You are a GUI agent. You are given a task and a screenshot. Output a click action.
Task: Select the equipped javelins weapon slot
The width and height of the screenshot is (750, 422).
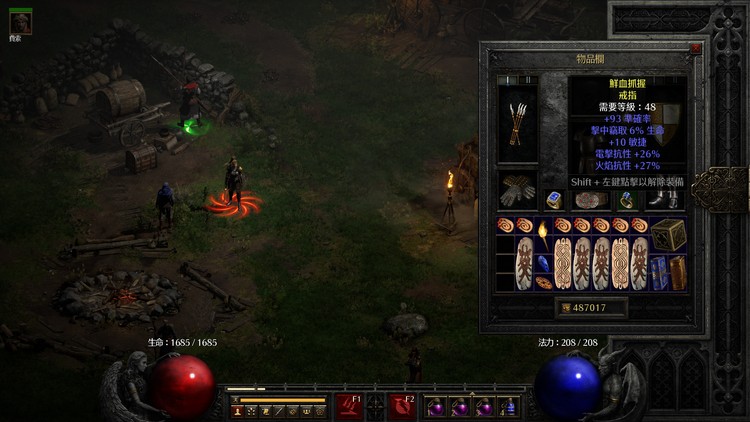[x=517, y=125]
